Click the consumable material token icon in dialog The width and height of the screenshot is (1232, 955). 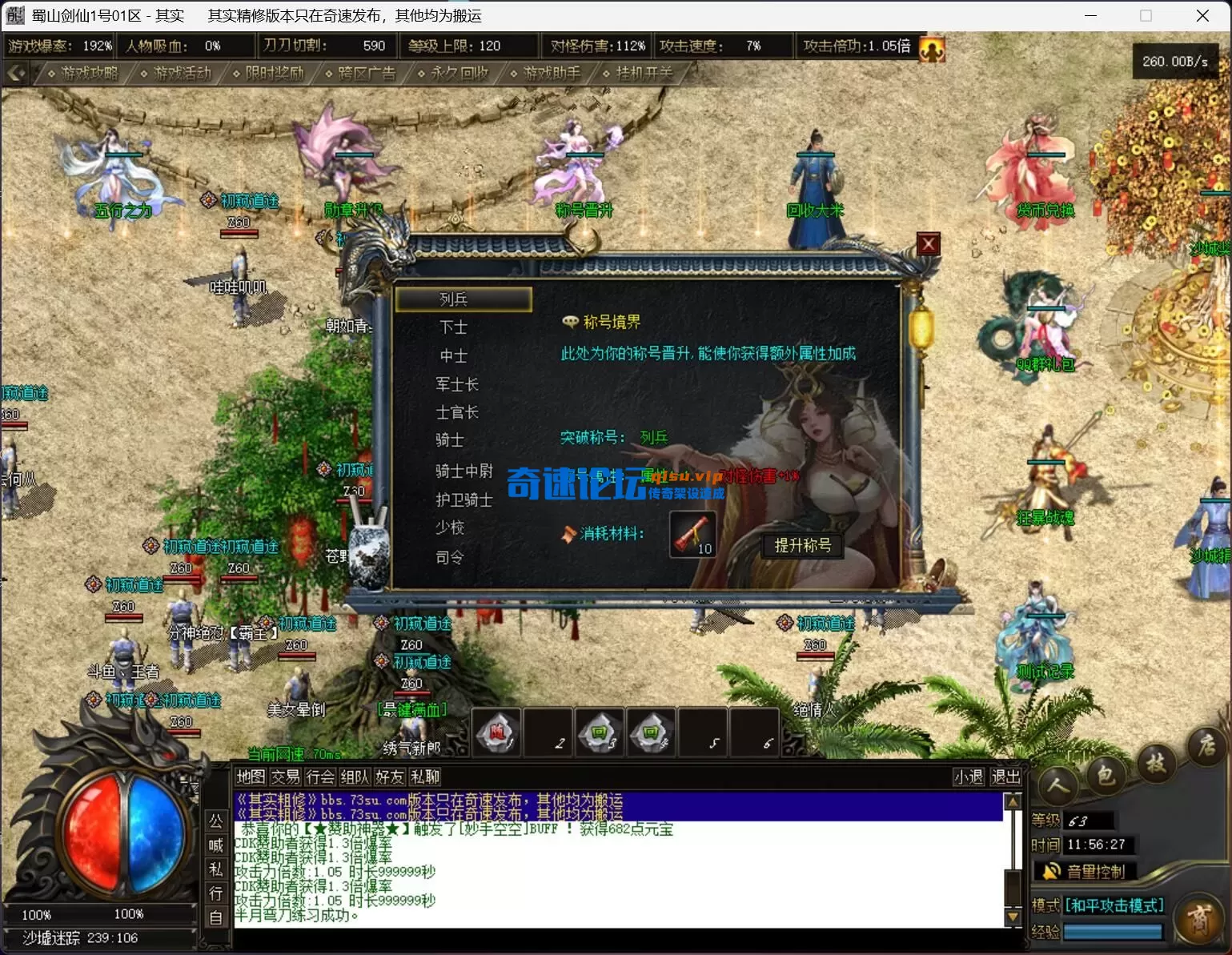point(692,535)
